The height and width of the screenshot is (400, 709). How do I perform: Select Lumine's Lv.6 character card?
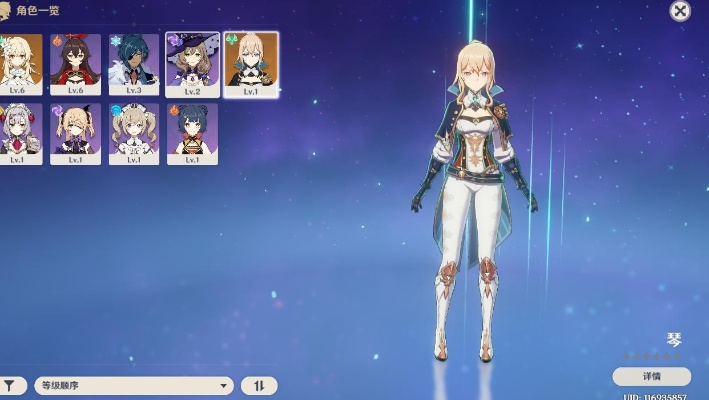pyautogui.click(x=20, y=64)
